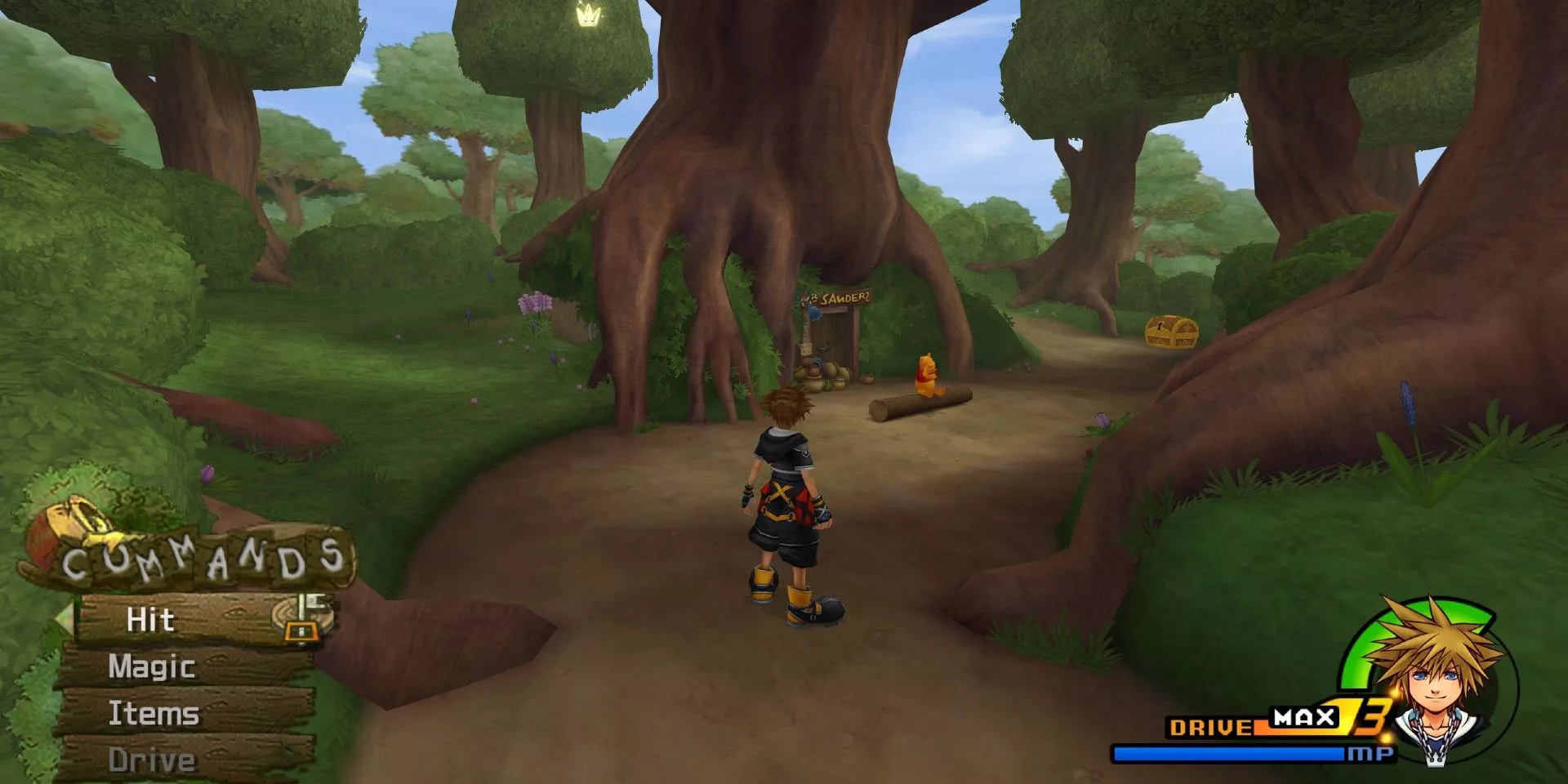This screenshot has width=1568, height=784.
Task: Click the DRIVE label on the gauge
Action: [1209, 726]
